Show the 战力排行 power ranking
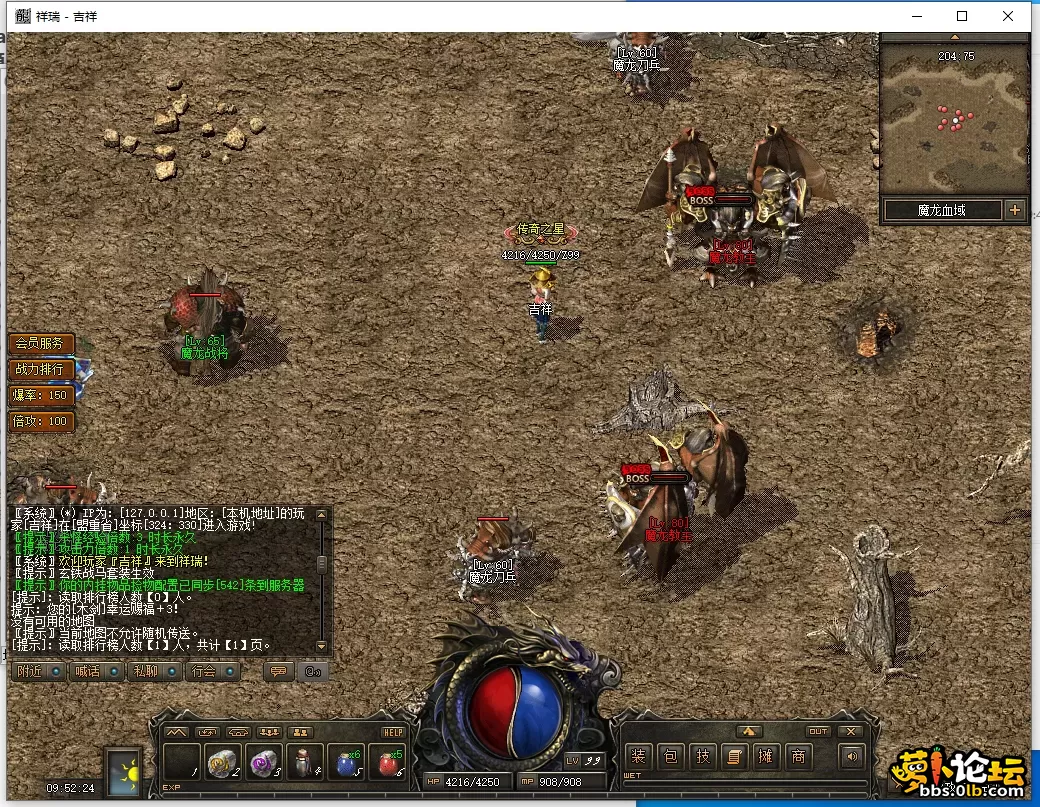The height and width of the screenshot is (807, 1040). (40, 369)
